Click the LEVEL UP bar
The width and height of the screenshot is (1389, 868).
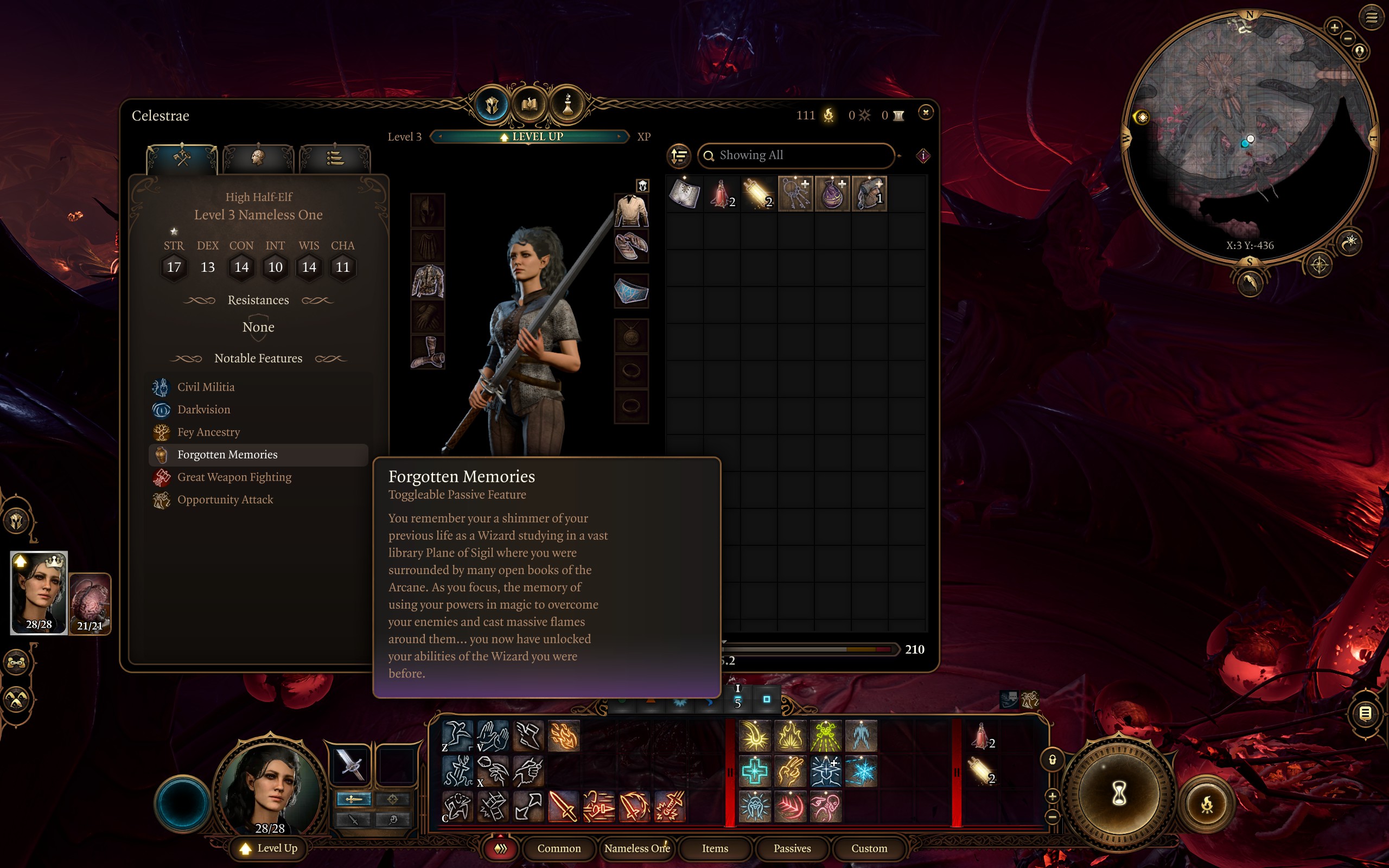point(530,137)
